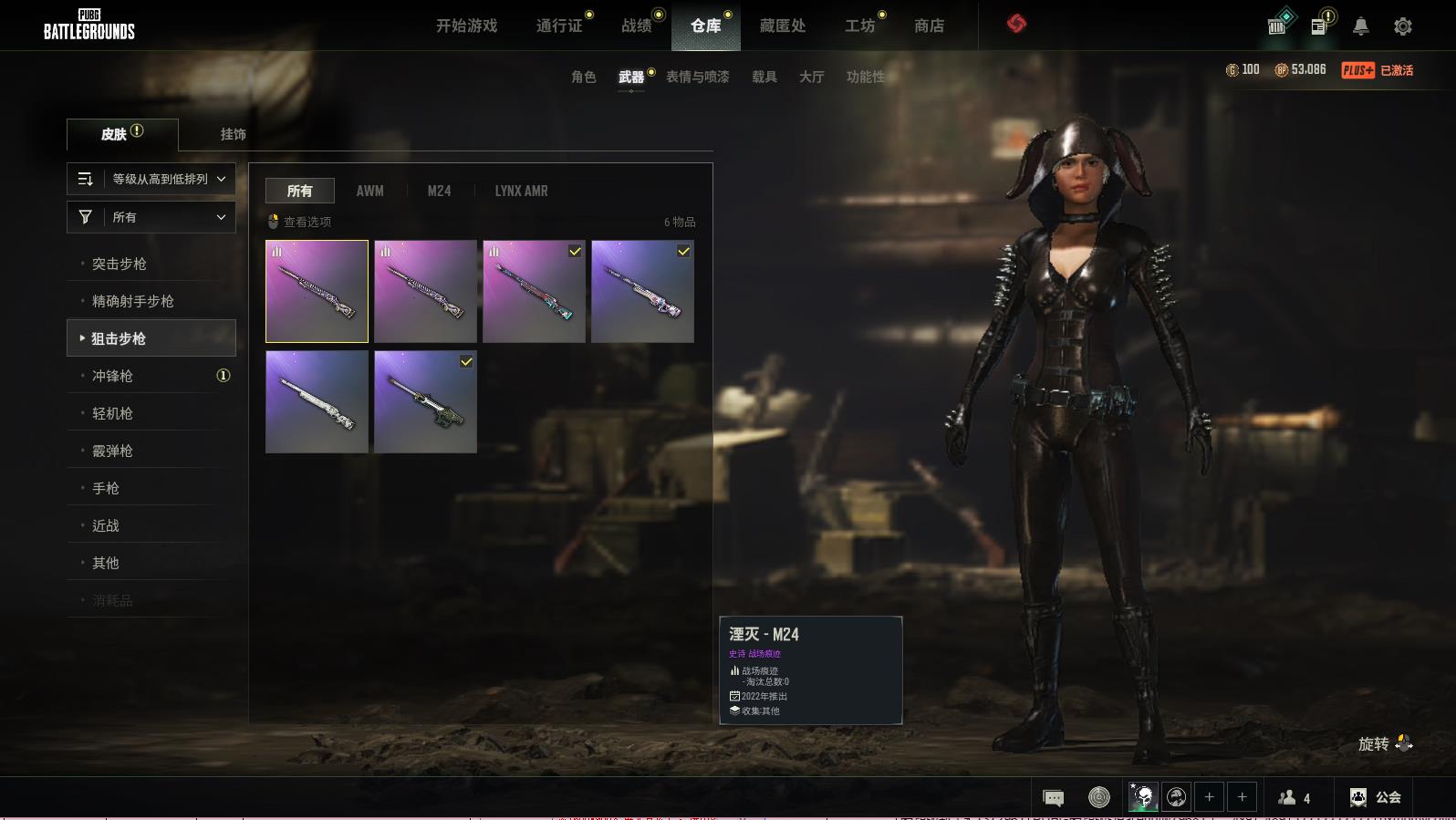This screenshot has height=820, width=1456.
Task: Switch to 载具 vehicle skins
Action: (x=764, y=77)
